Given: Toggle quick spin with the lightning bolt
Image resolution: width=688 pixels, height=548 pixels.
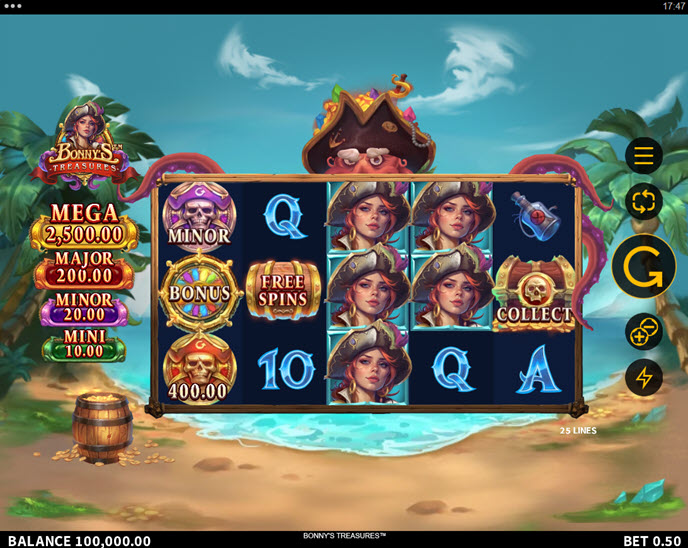Looking at the screenshot, I should click(x=644, y=377).
